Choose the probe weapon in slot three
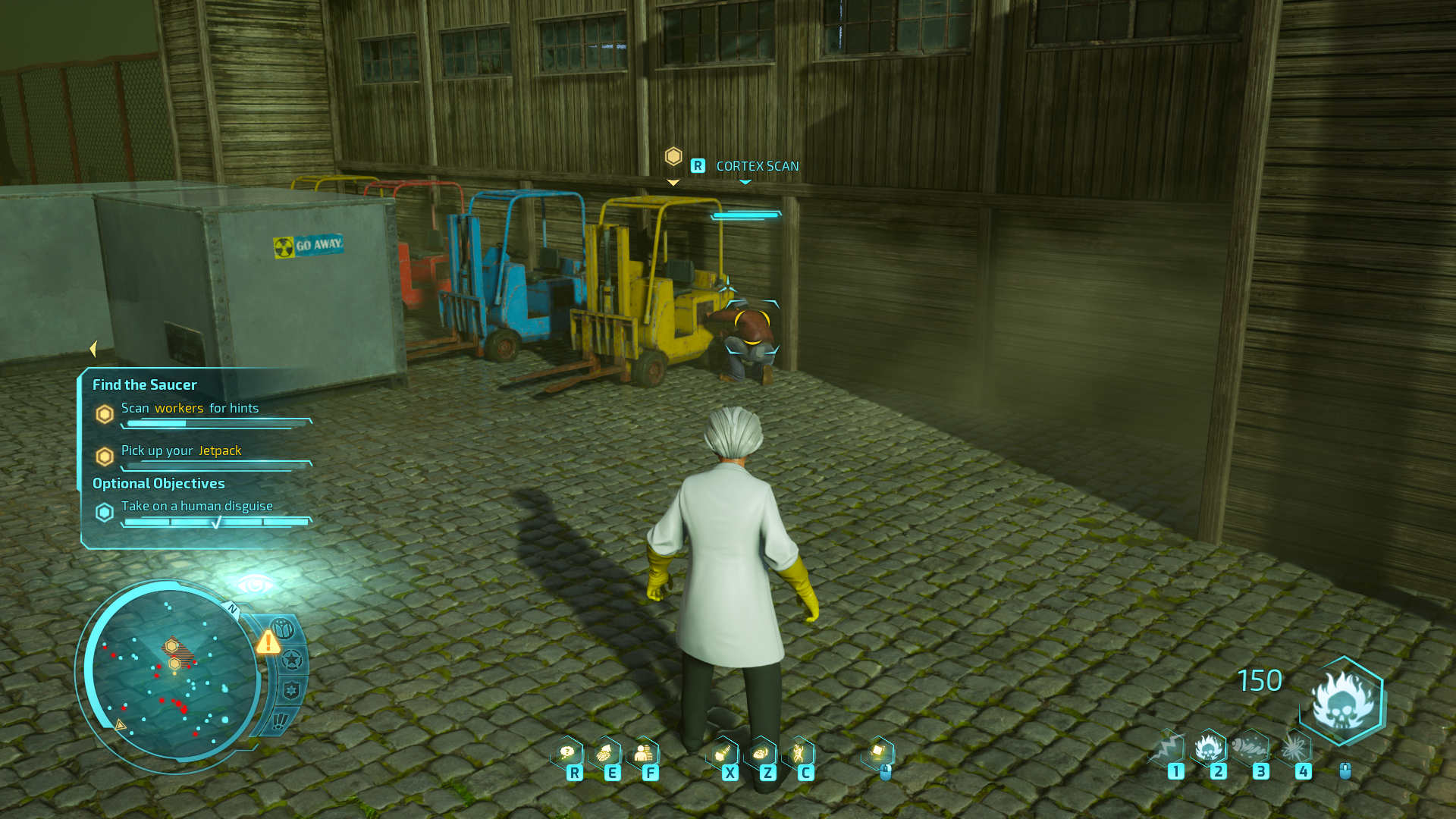1456x819 pixels. (1250, 748)
